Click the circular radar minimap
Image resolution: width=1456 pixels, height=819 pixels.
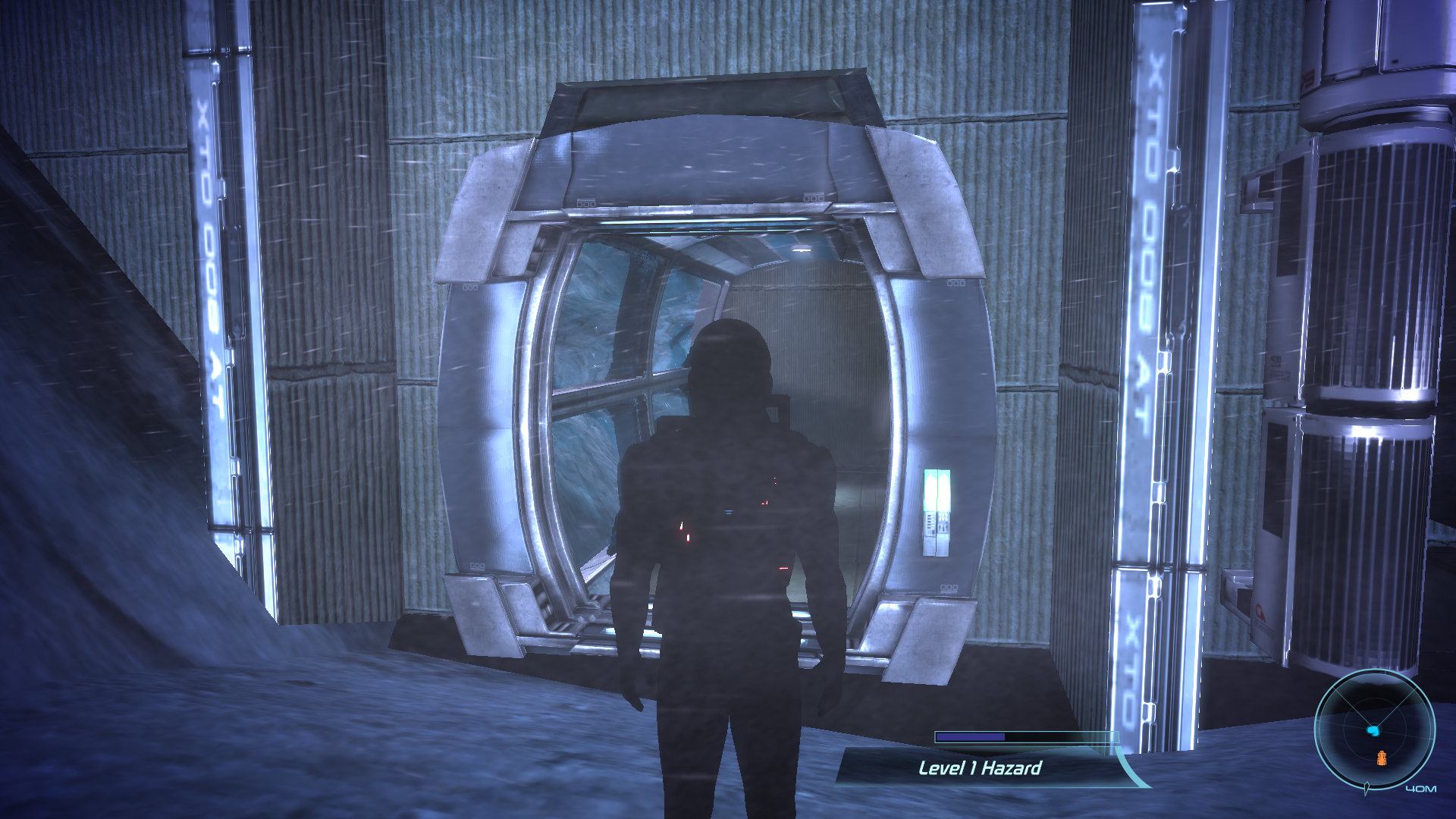tap(1374, 730)
